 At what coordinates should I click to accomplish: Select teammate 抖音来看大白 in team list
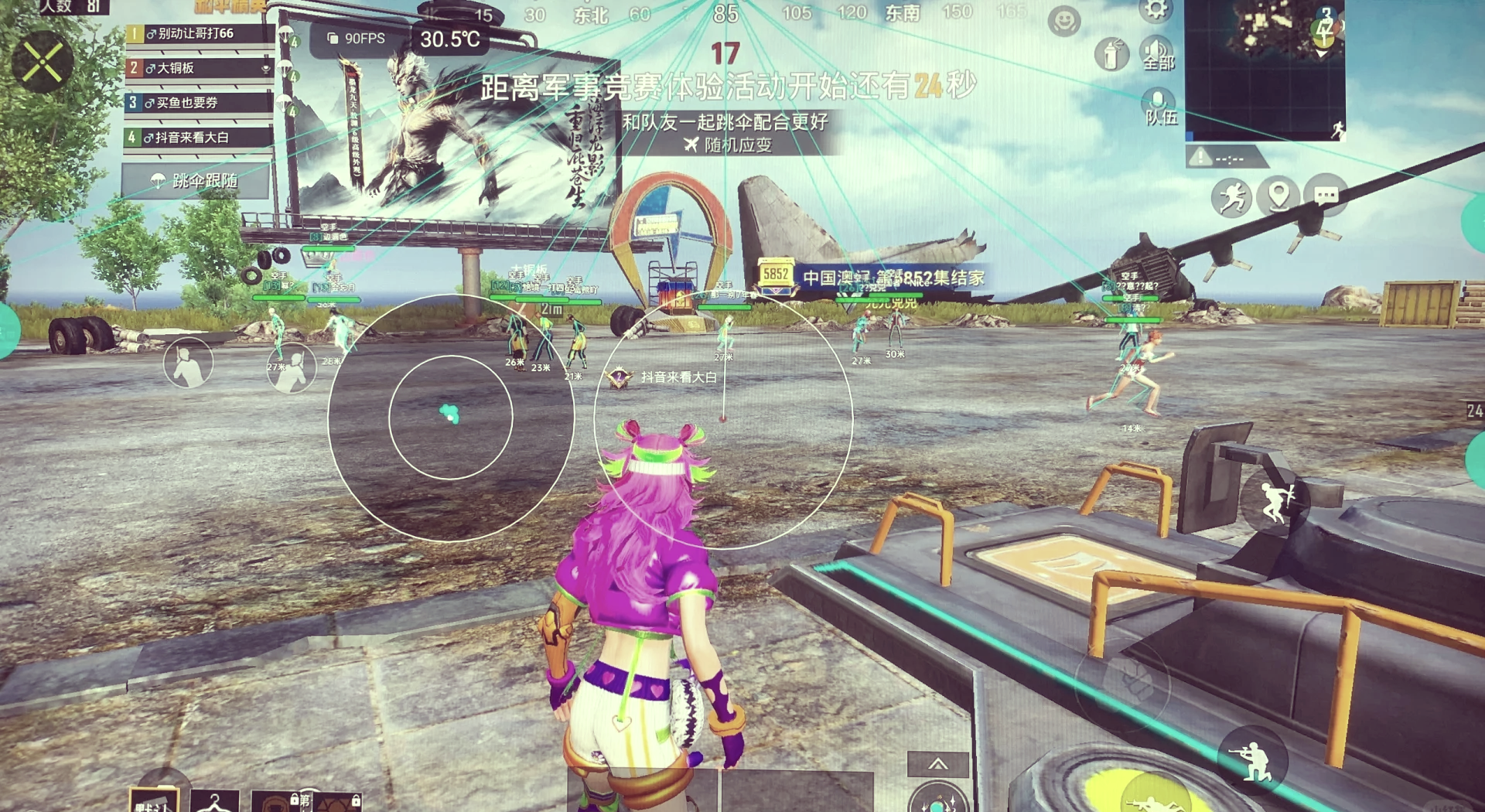tap(199, 138)
